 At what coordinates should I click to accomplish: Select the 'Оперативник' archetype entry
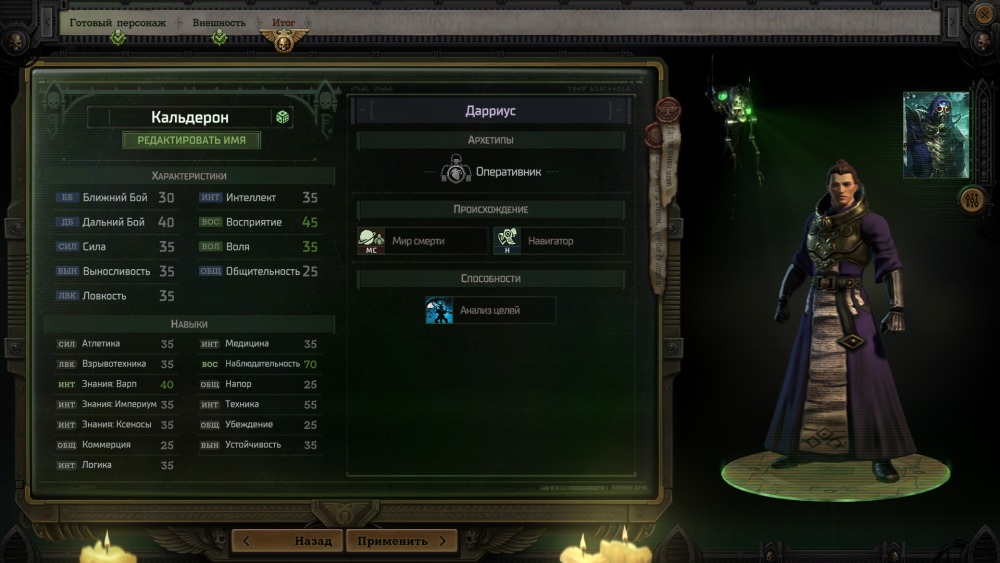pos(491,171)
